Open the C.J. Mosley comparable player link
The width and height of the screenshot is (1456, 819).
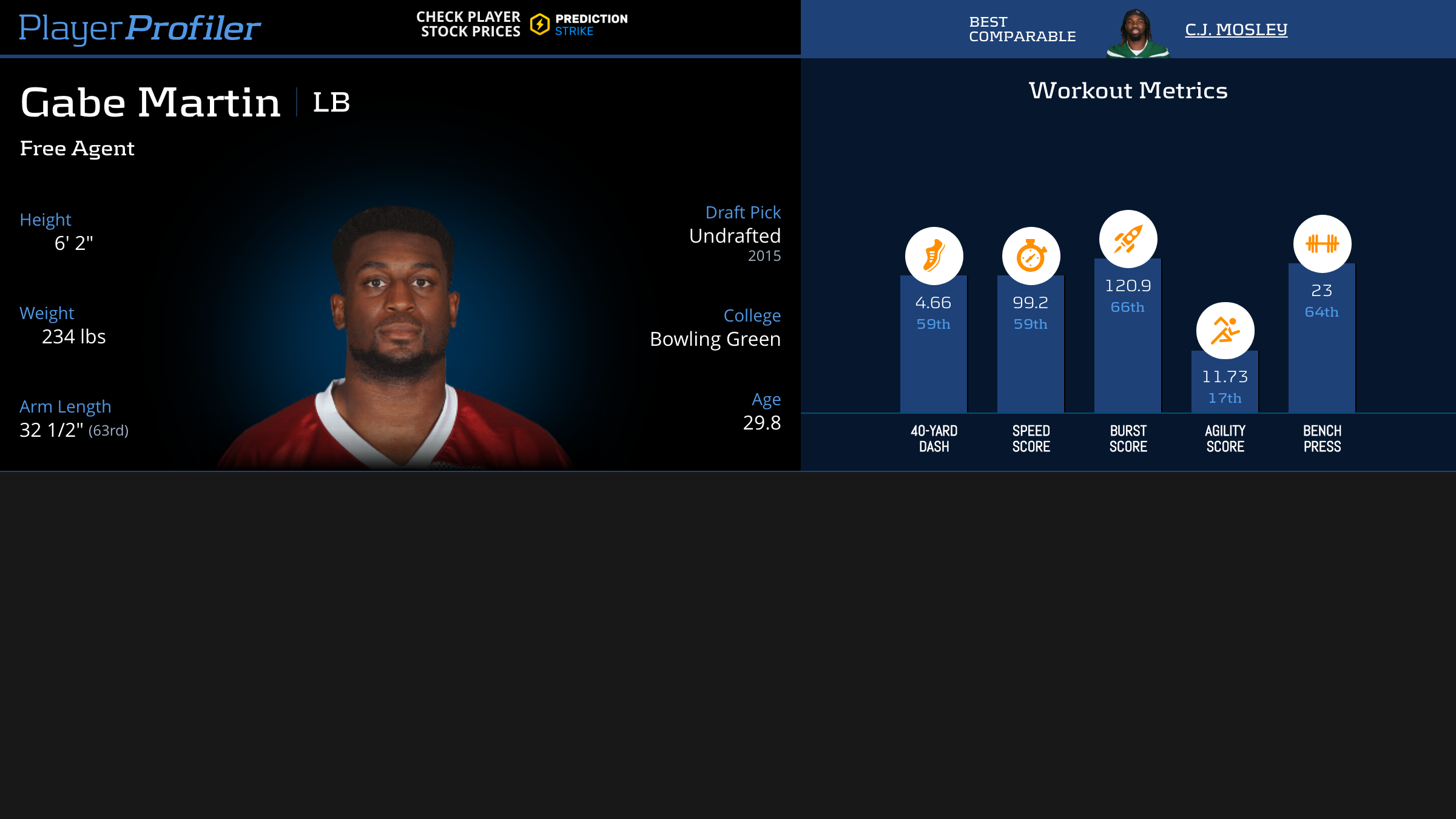(x=1236, y=29)
